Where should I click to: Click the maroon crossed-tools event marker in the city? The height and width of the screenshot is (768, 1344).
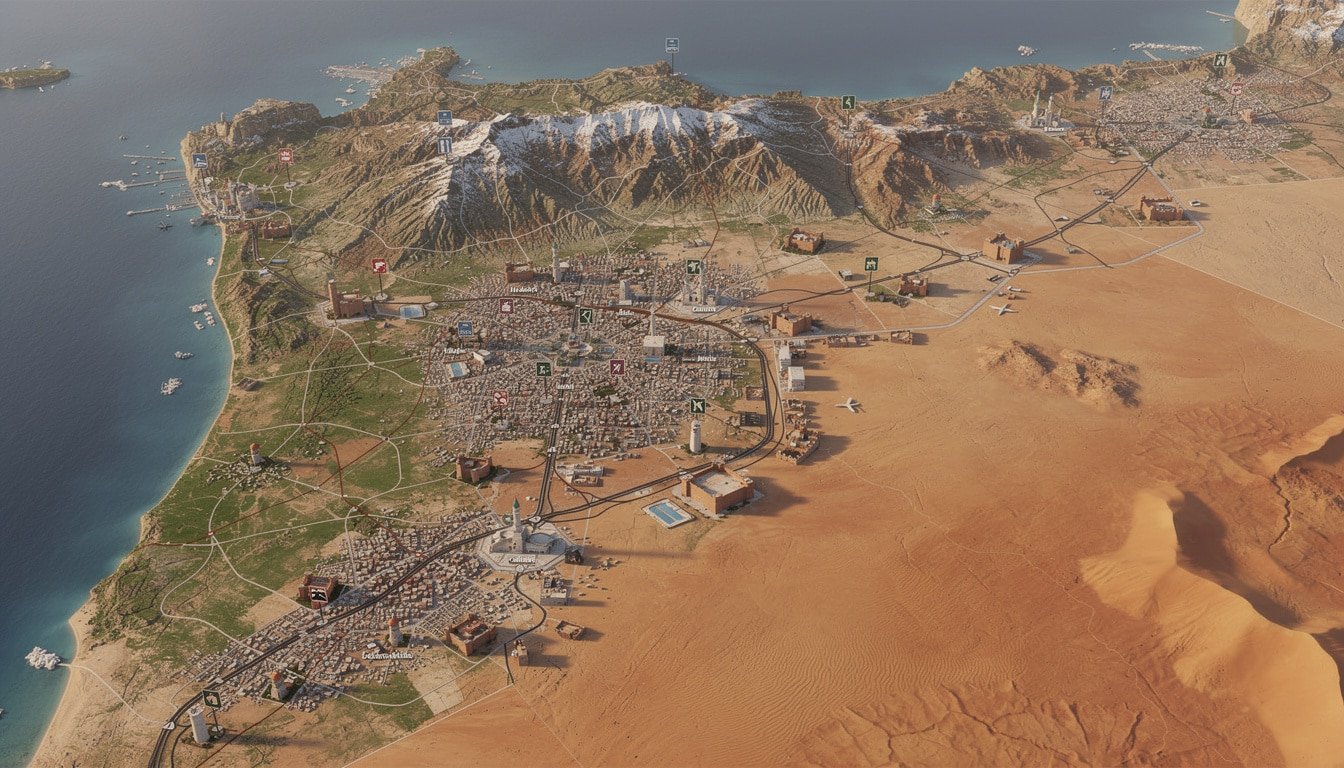616,368
